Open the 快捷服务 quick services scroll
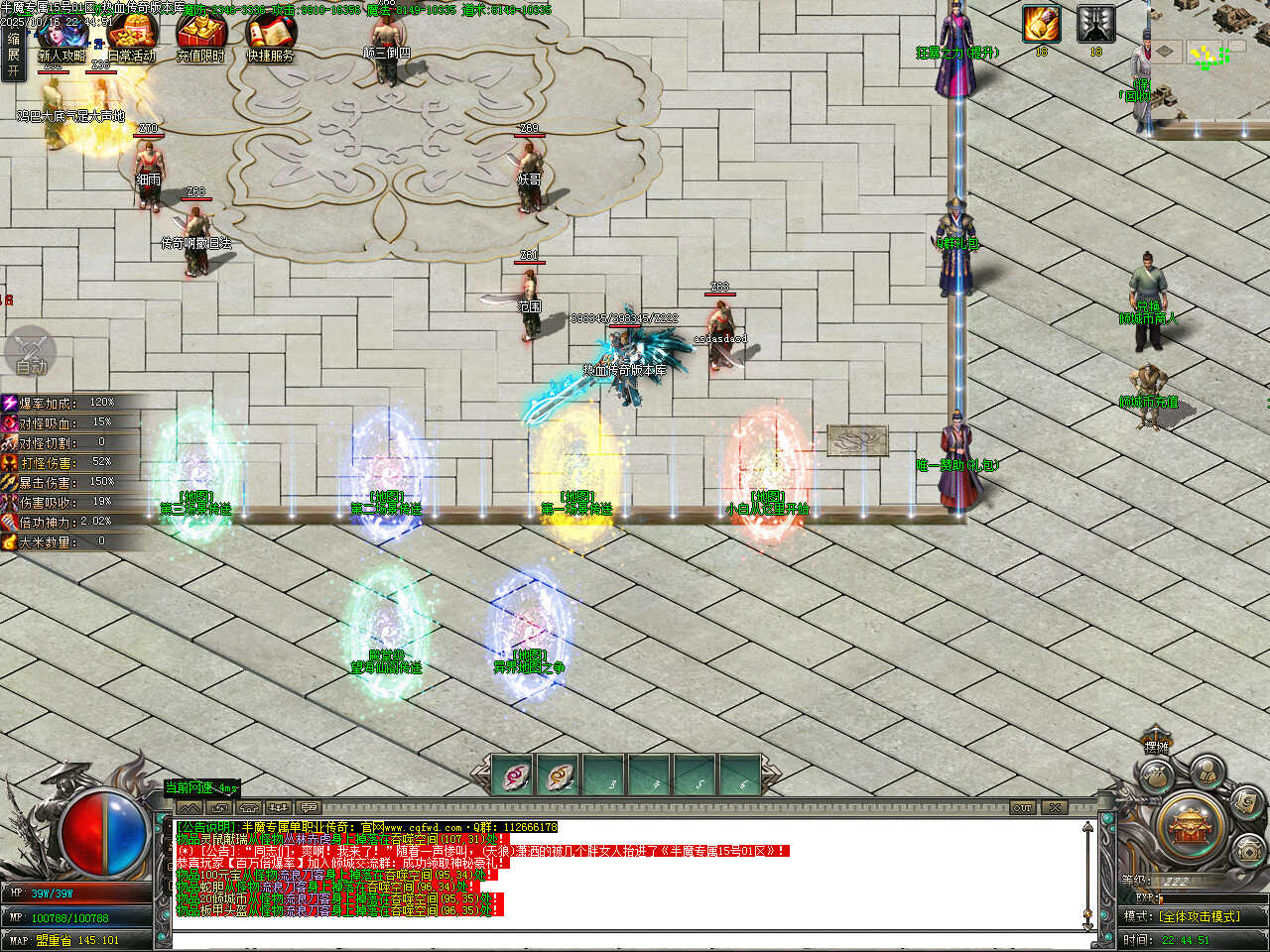The width and height of the screenshot is (1270, 952). pyautogui.click(x=270, y=38)
